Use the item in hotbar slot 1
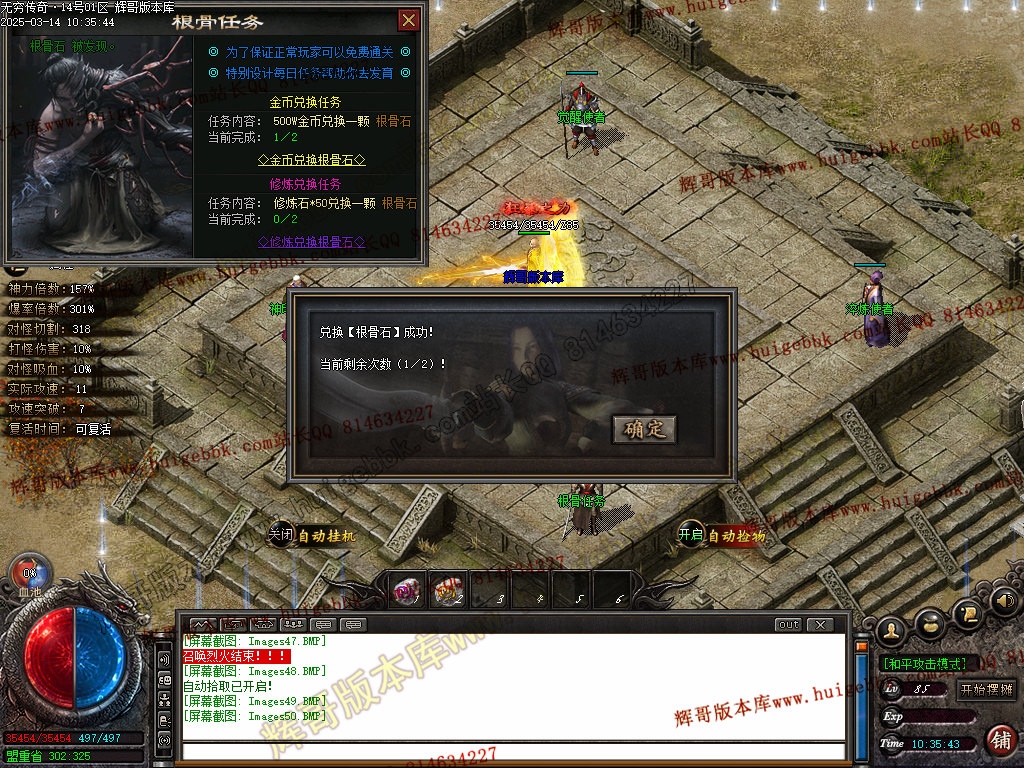 click(x=408, y=591)
